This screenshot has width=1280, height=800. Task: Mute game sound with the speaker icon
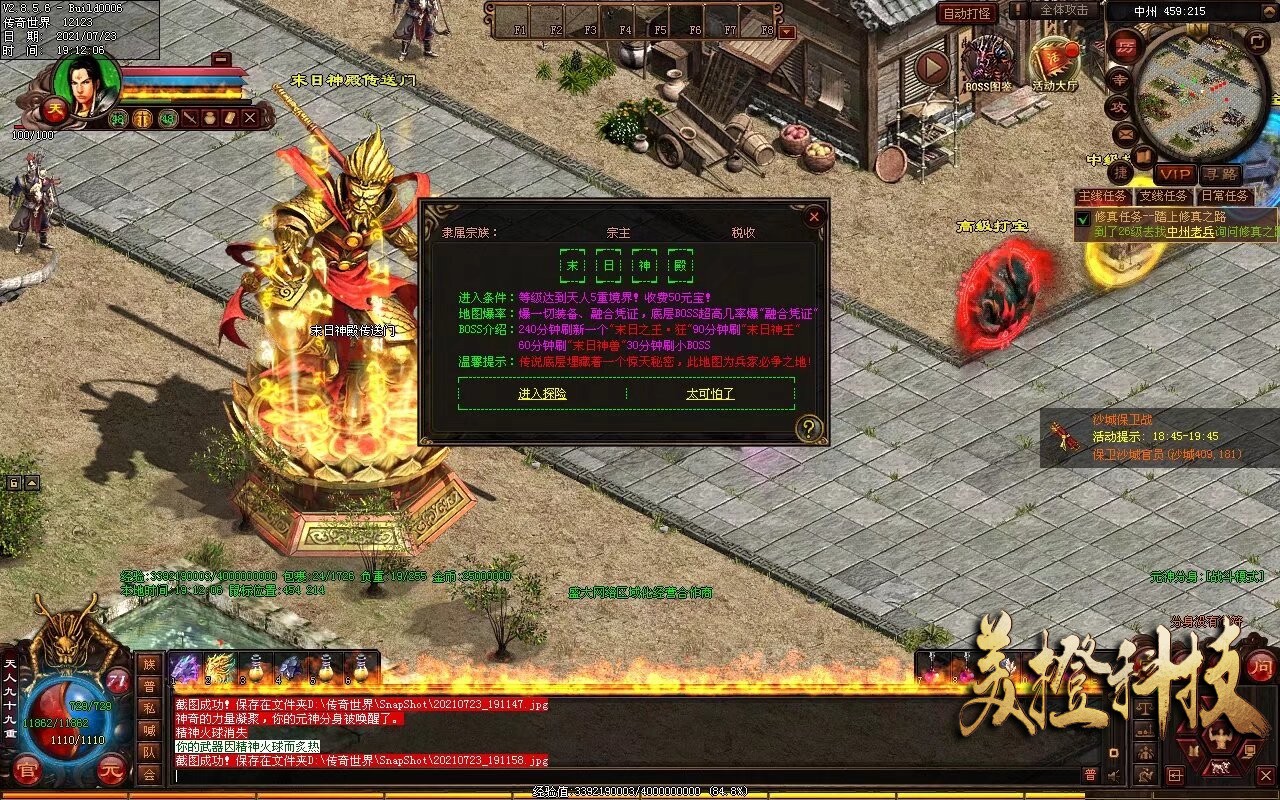(x=1113, y=775)
